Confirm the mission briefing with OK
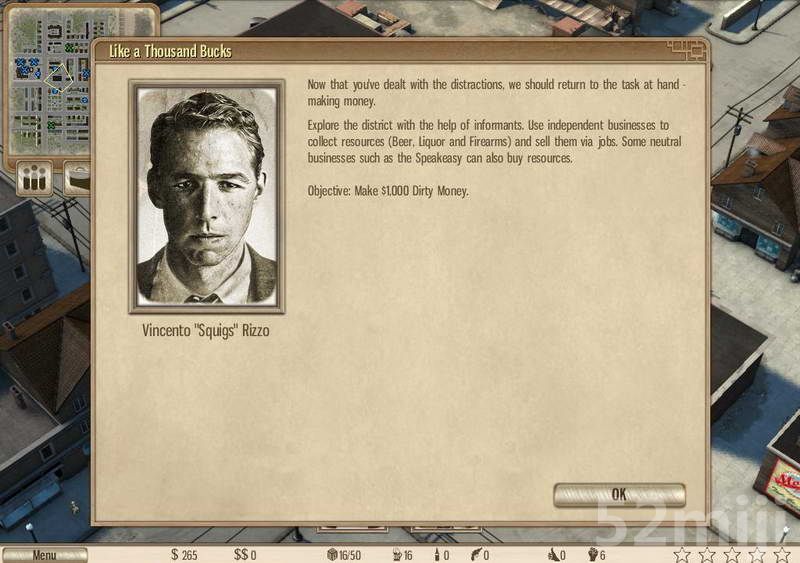This screenshot has width=800, height=563. coord(619,494)
